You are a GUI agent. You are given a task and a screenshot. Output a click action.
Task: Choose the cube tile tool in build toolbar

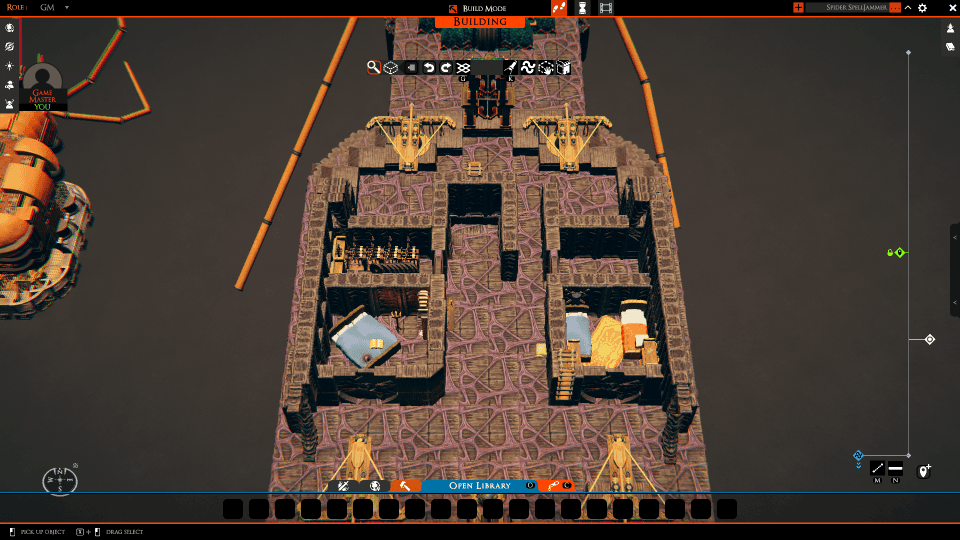[x=391, y=68]
